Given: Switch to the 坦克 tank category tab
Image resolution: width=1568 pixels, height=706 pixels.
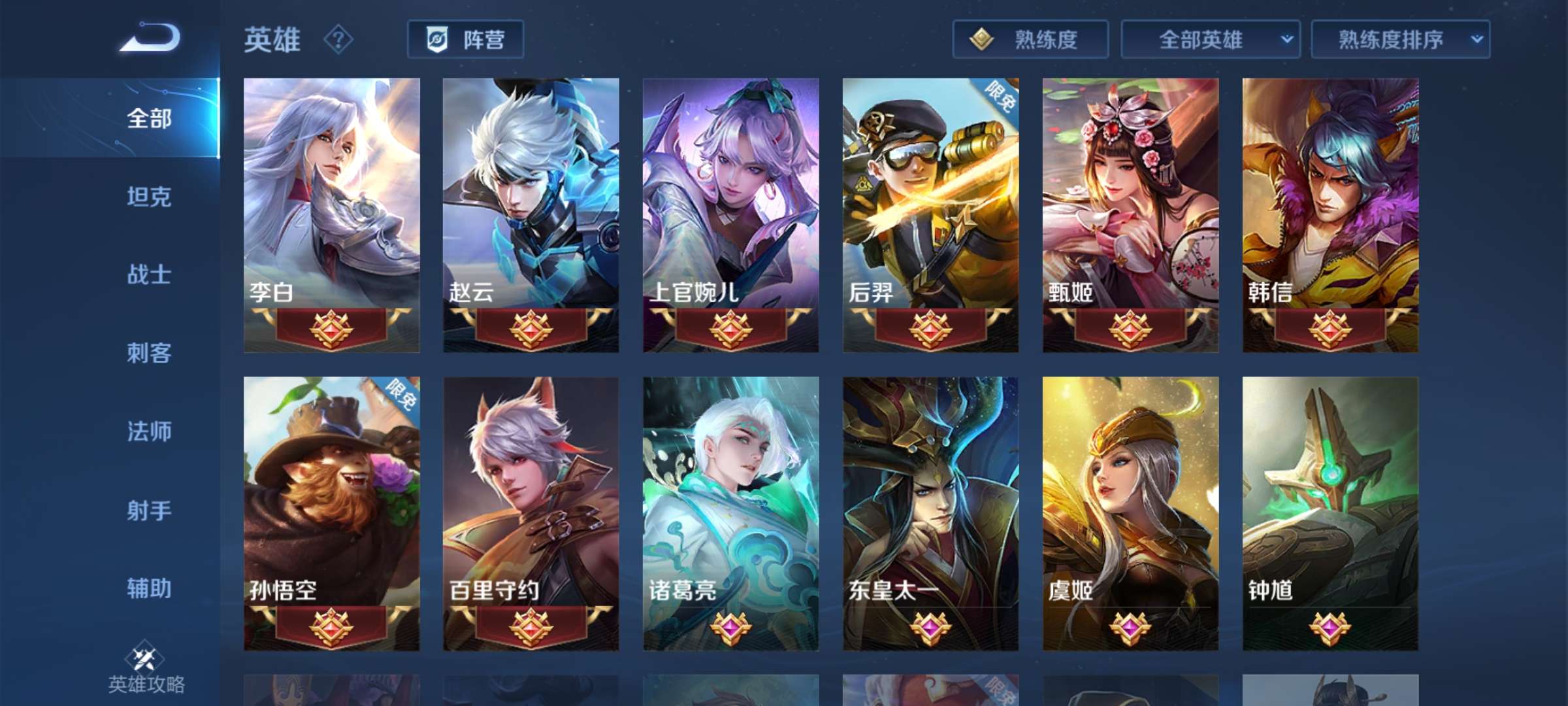Looking at the screenshot, I should click(149, 196).
